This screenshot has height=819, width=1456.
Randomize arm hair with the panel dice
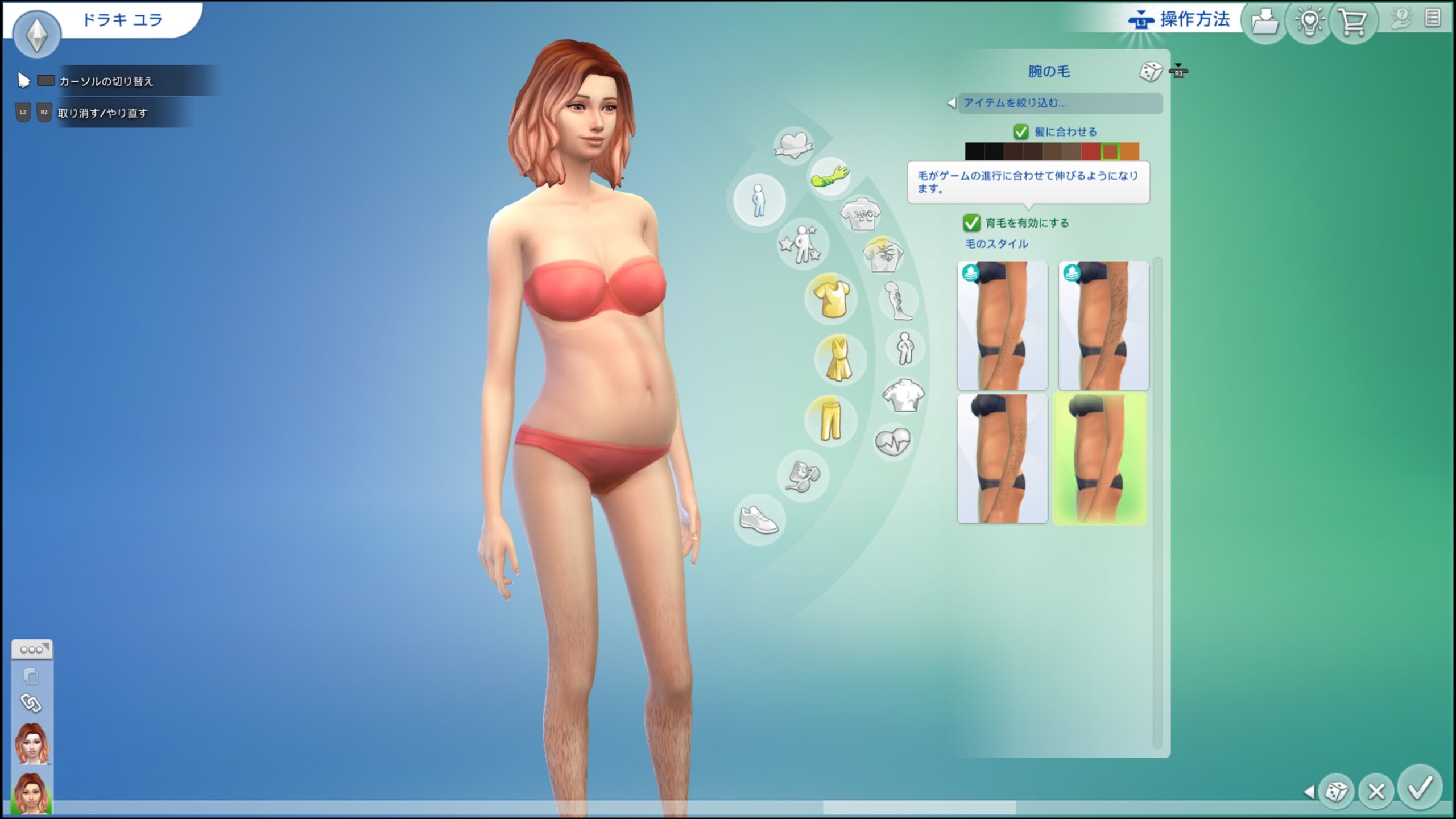[x=1151, y=72]
